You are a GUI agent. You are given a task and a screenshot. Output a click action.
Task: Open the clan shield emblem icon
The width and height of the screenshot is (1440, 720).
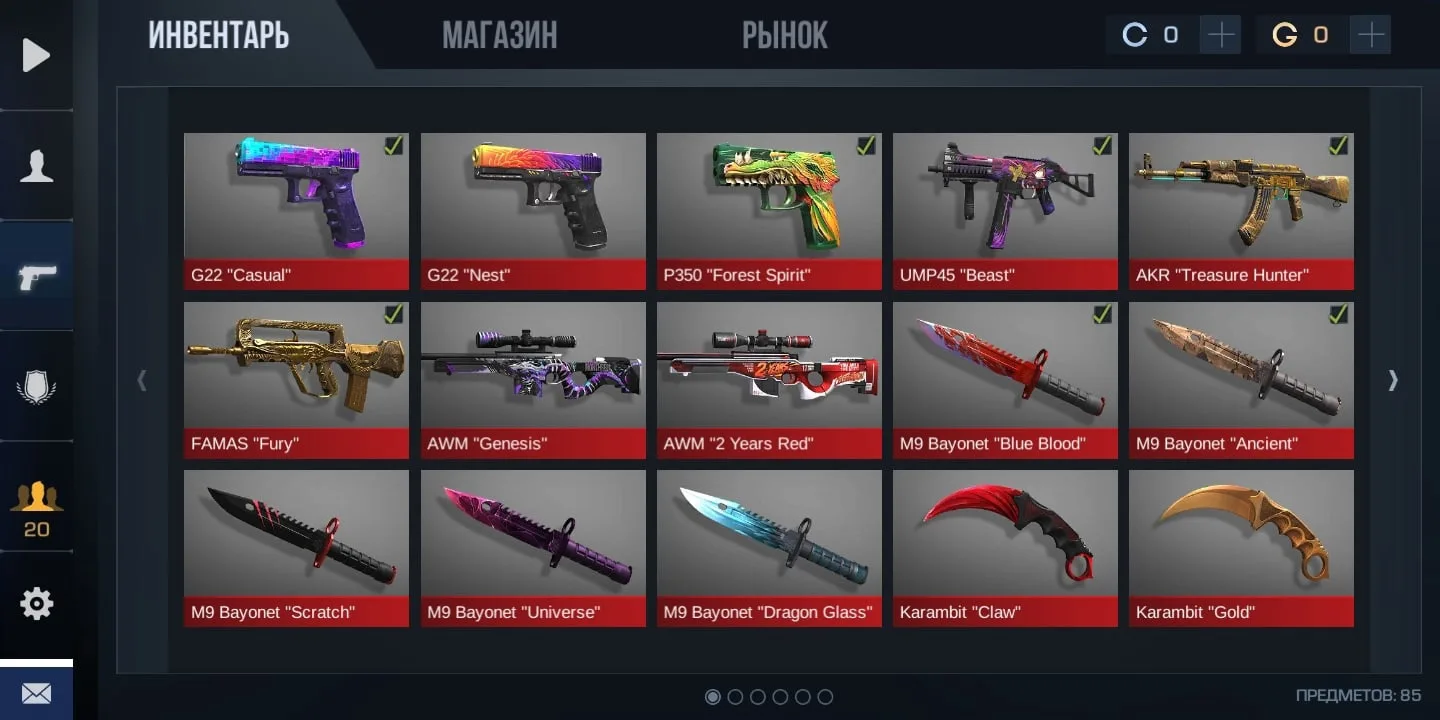point(36,386)
